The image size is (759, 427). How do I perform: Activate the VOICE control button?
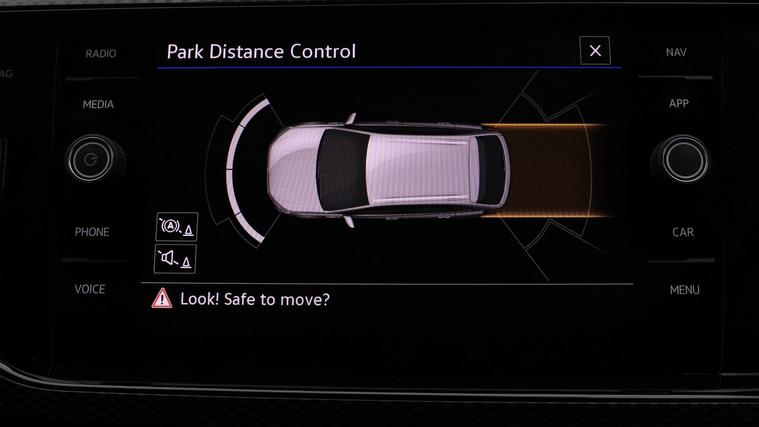[x=90, y=289]
